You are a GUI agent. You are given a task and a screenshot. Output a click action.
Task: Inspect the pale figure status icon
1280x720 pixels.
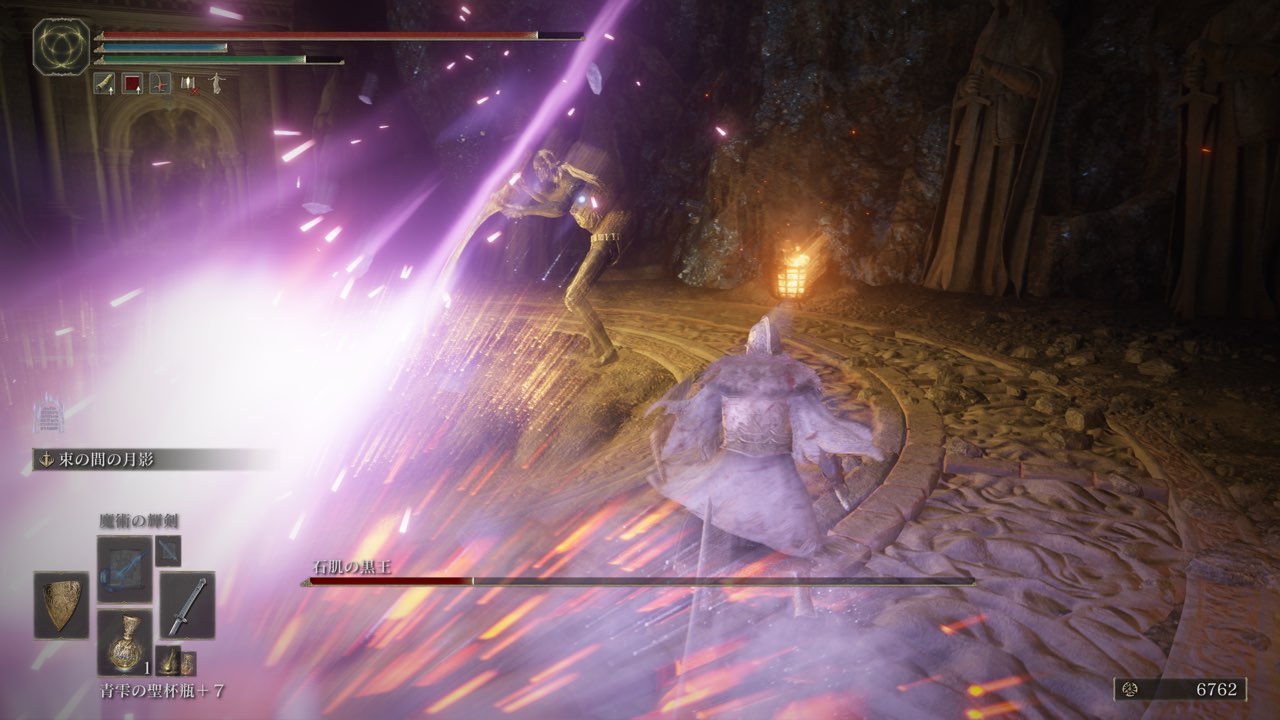coord(215,84)
